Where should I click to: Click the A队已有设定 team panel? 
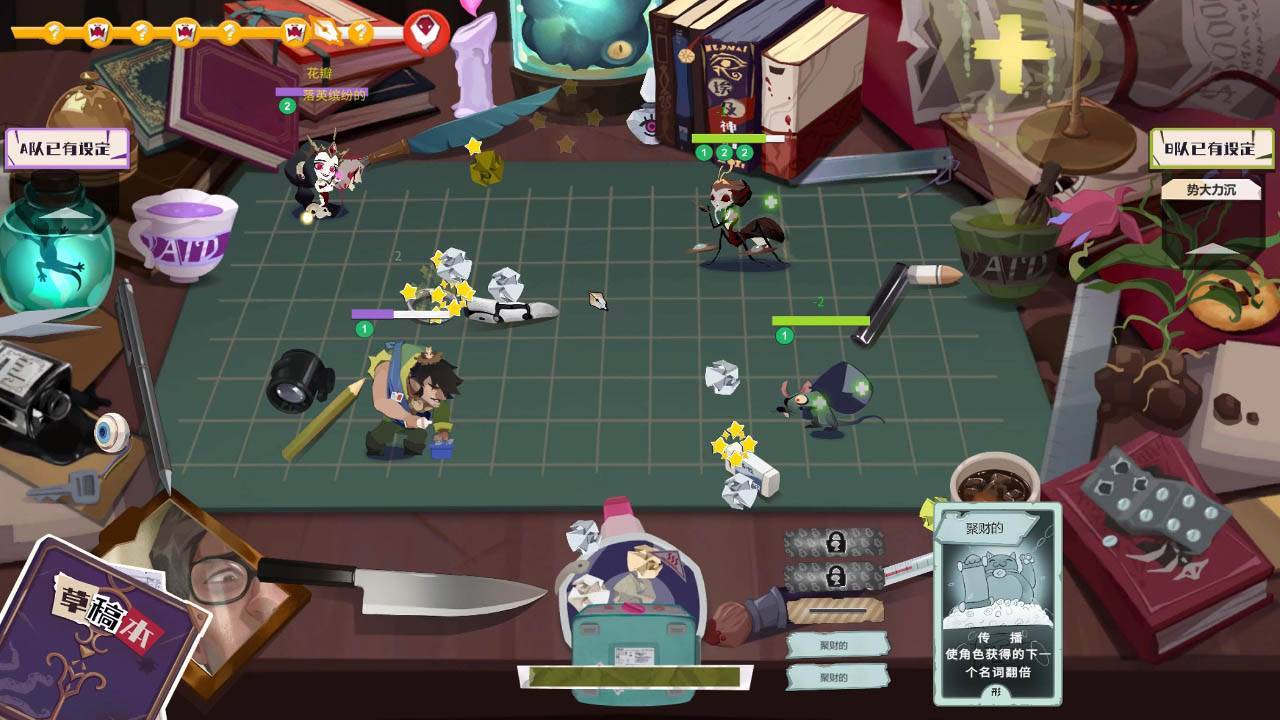pyautogui.click(x=68, y=149)
